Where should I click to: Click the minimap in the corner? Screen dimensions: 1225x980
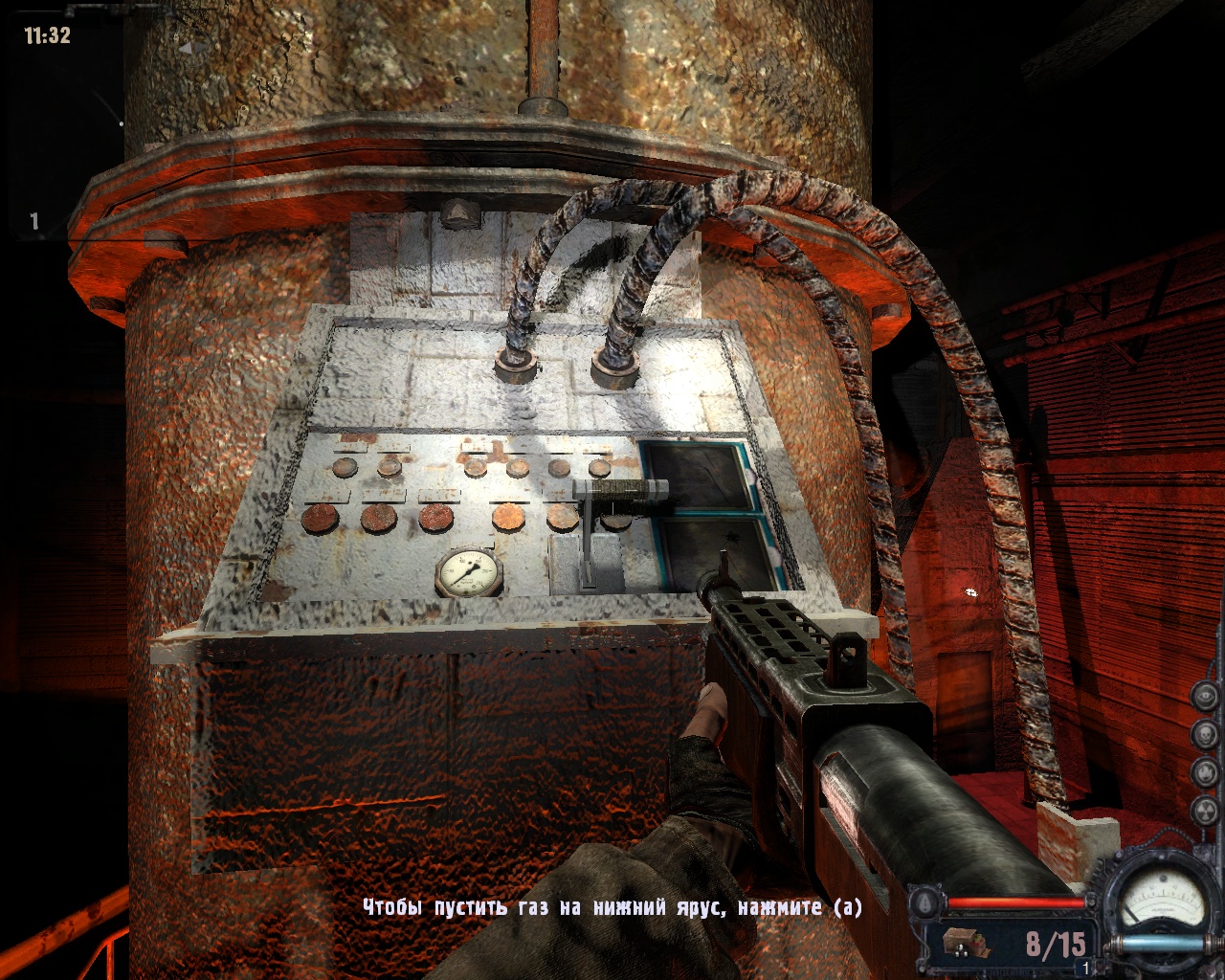(x=62, y=124)
